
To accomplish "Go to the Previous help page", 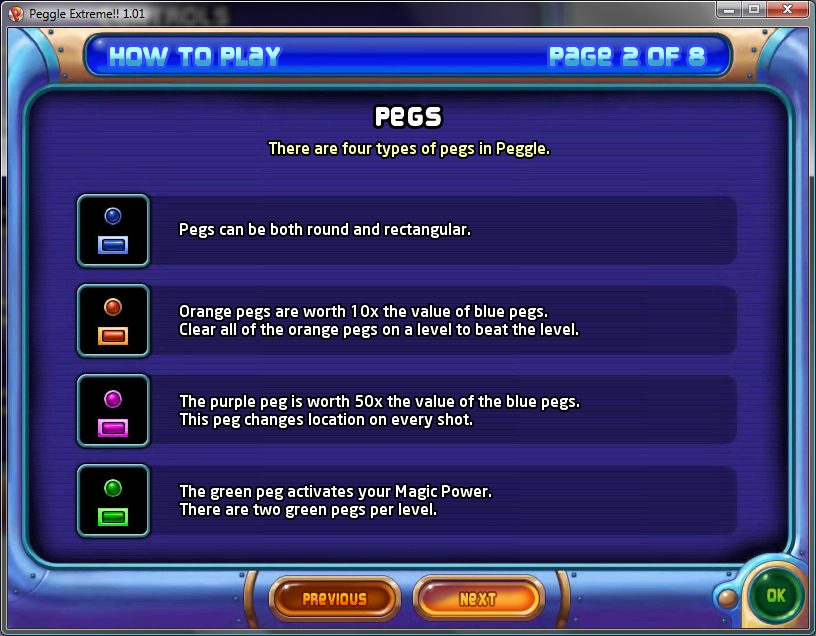I will pos(334,599).
